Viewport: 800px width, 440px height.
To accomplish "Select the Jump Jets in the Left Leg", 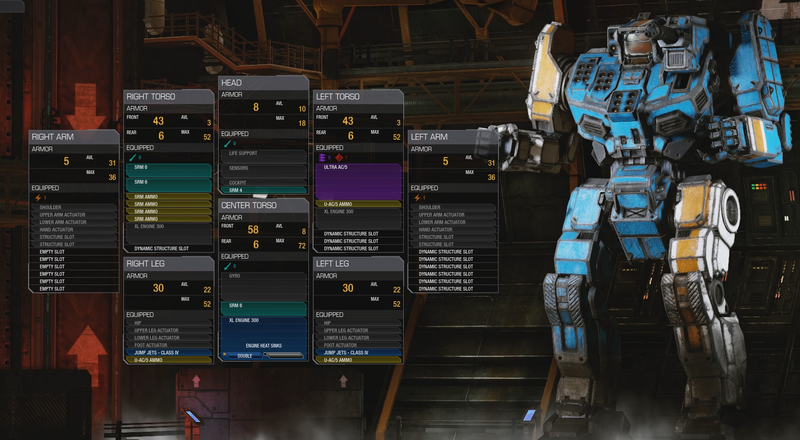I will point(358,351).
